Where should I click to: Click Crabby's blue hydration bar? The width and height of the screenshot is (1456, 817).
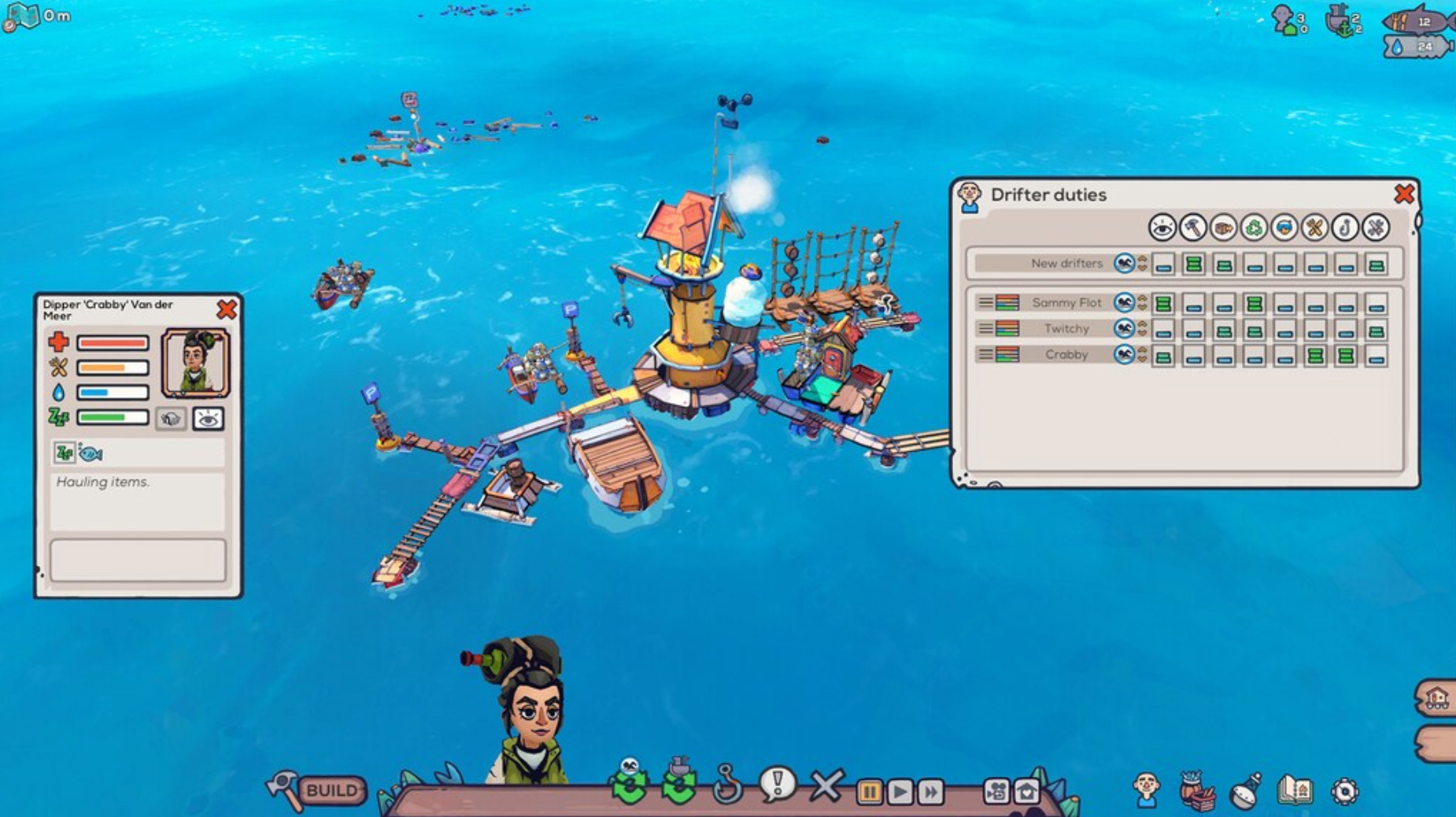112,390
